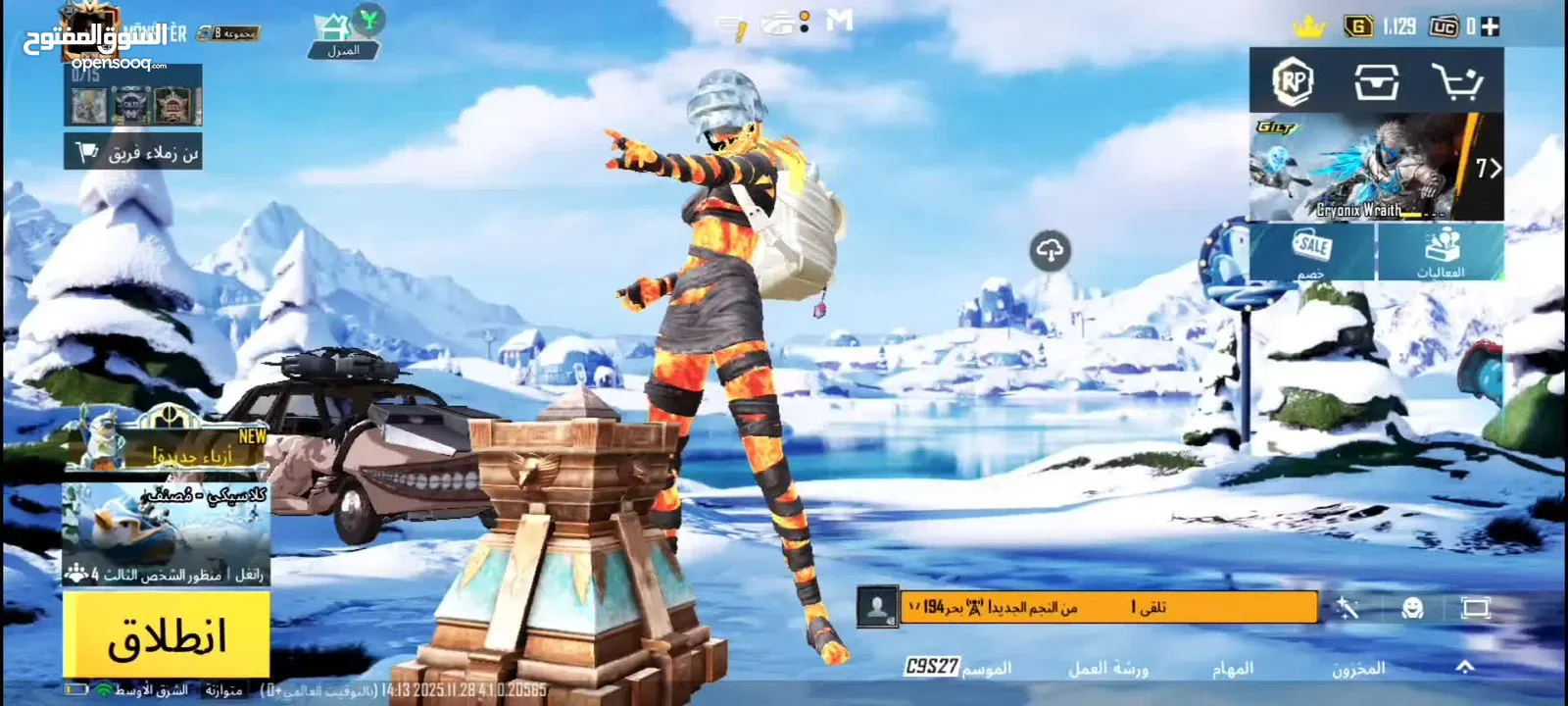The width and height of the screenshot is (1568, 706).
Task: Open the المهام missions menu
Action: tap(1233, 668)
